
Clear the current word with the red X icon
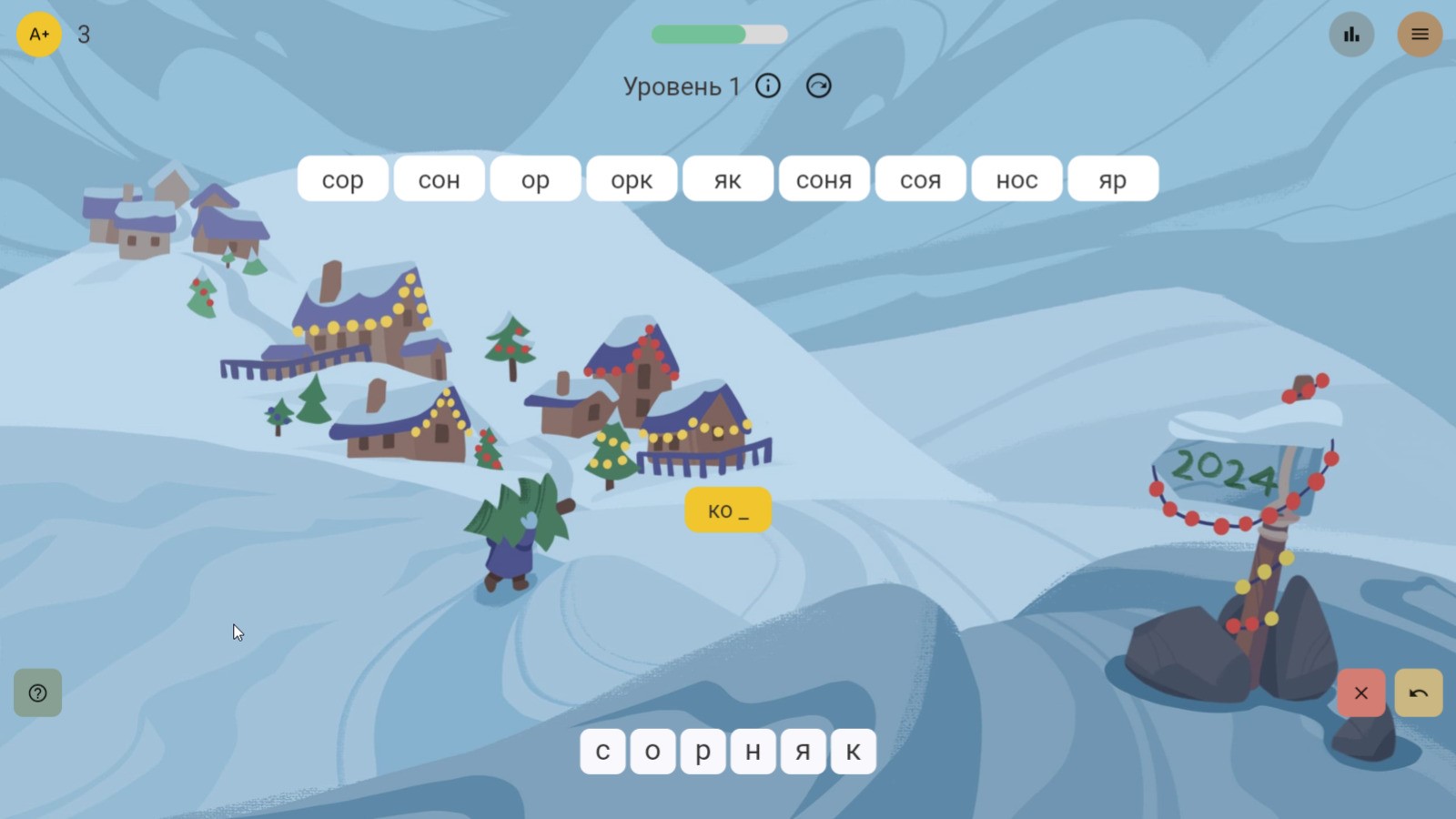click(1361, 693)
